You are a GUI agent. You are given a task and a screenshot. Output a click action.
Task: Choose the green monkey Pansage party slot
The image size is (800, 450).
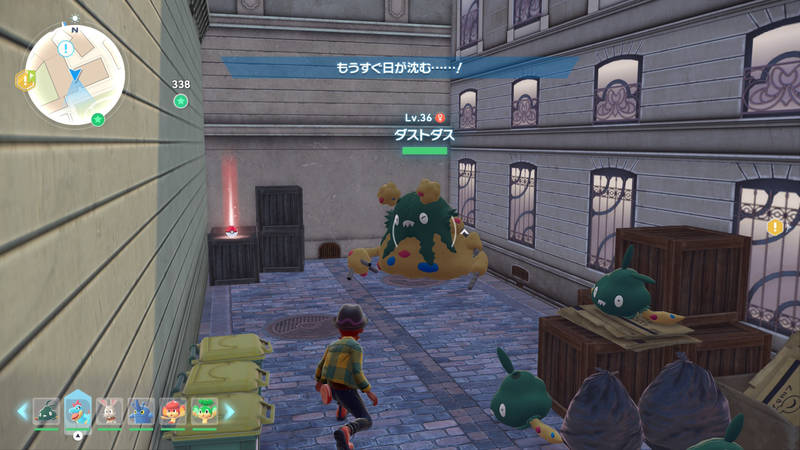pos(204,411)
